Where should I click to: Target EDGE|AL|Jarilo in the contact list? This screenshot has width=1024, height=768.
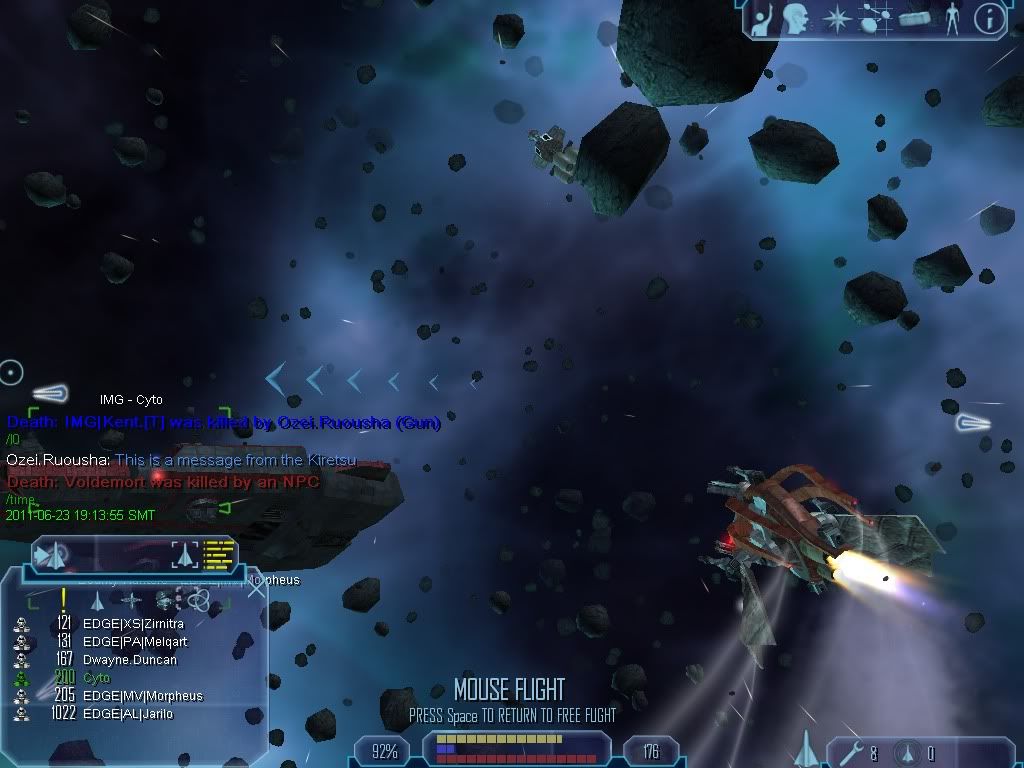(x=128, y=714)
